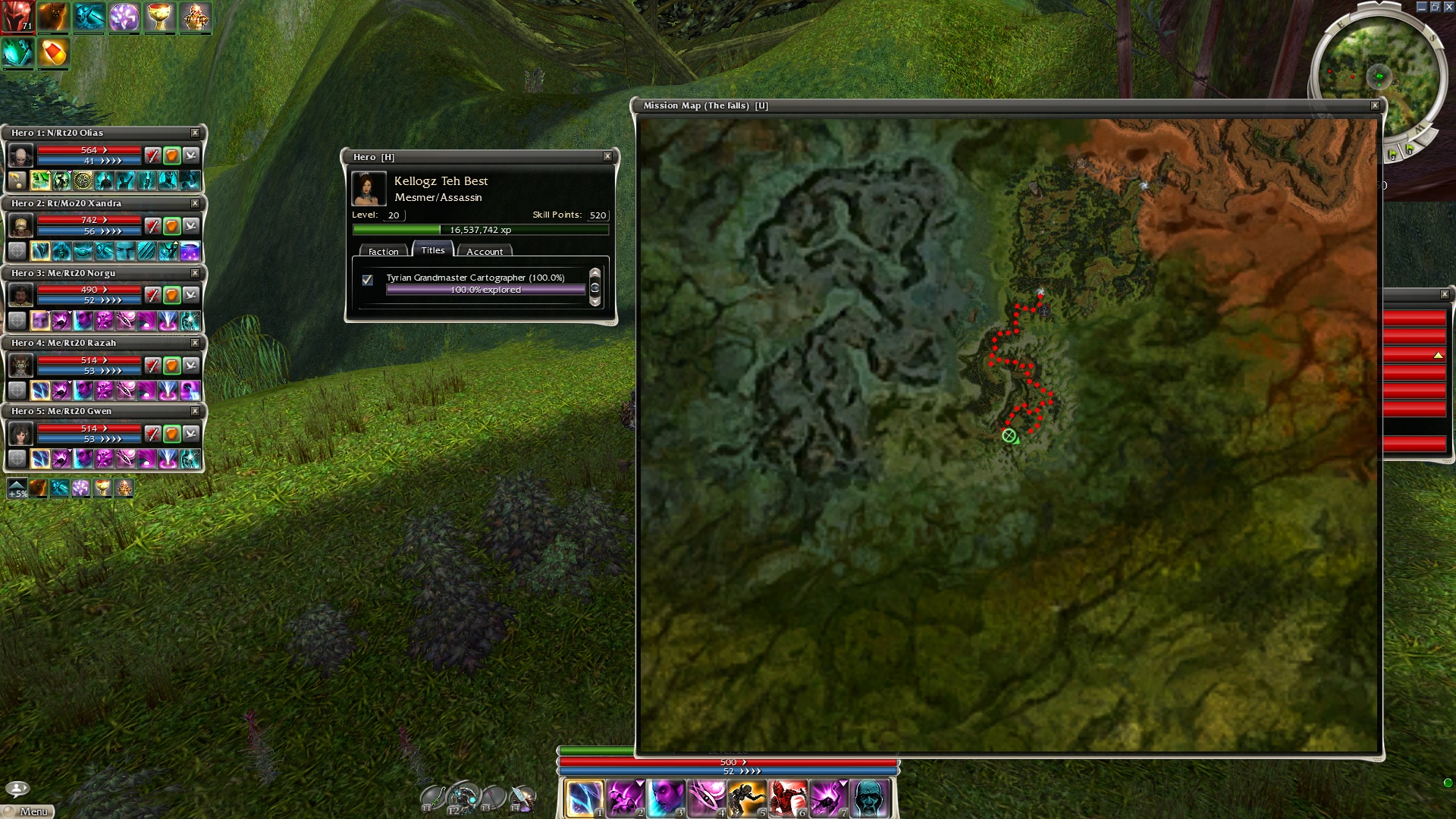1456x819 pixels.
Task: Click the golden chalice effect icon
Action: pyautogui.click(x=159, y=17)
